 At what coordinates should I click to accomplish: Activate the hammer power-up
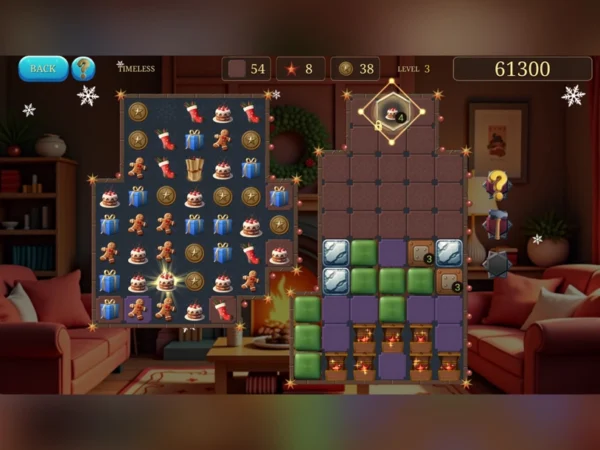[497, 225]
